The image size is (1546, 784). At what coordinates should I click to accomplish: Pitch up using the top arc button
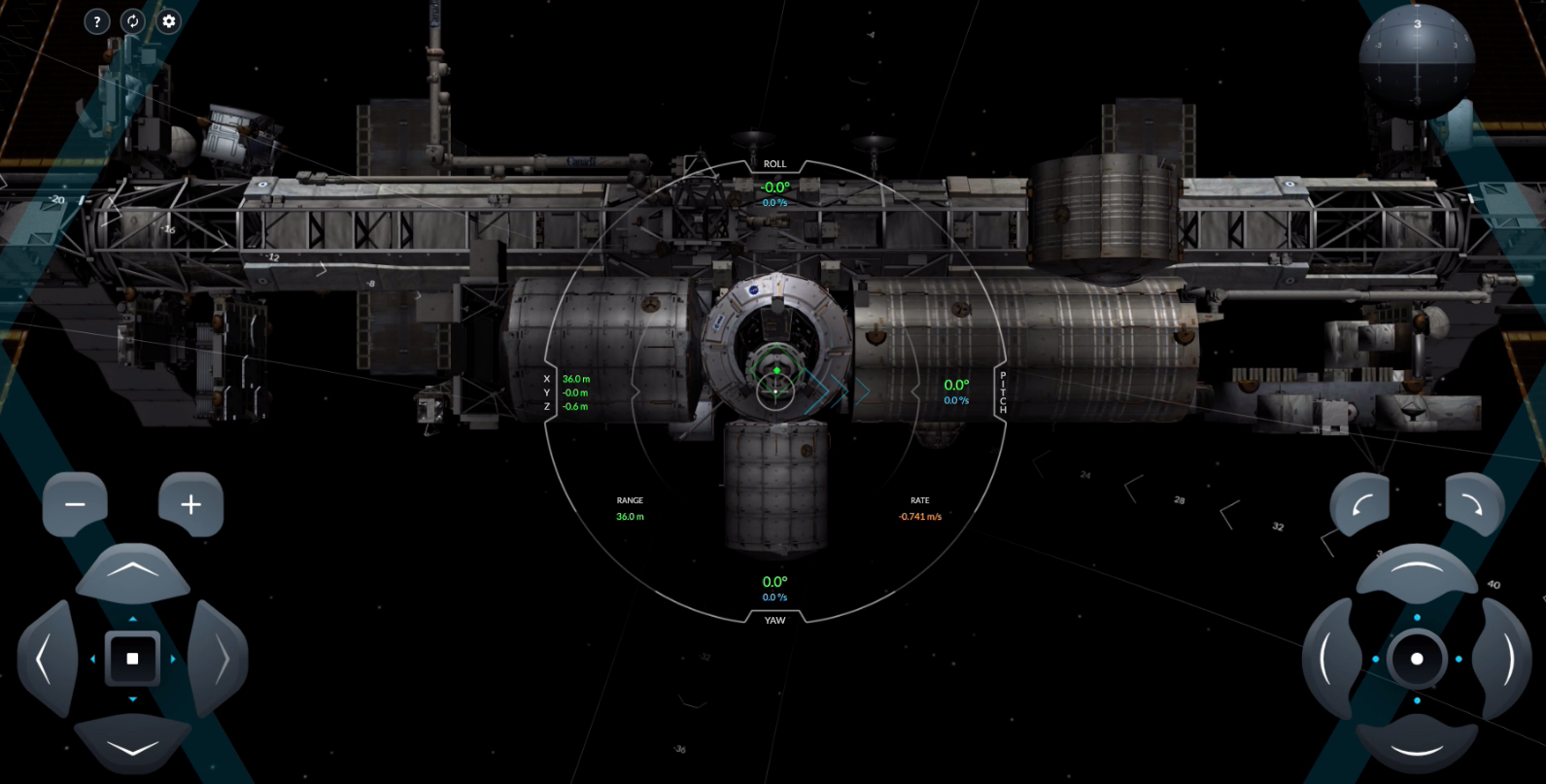(1417, 572)
